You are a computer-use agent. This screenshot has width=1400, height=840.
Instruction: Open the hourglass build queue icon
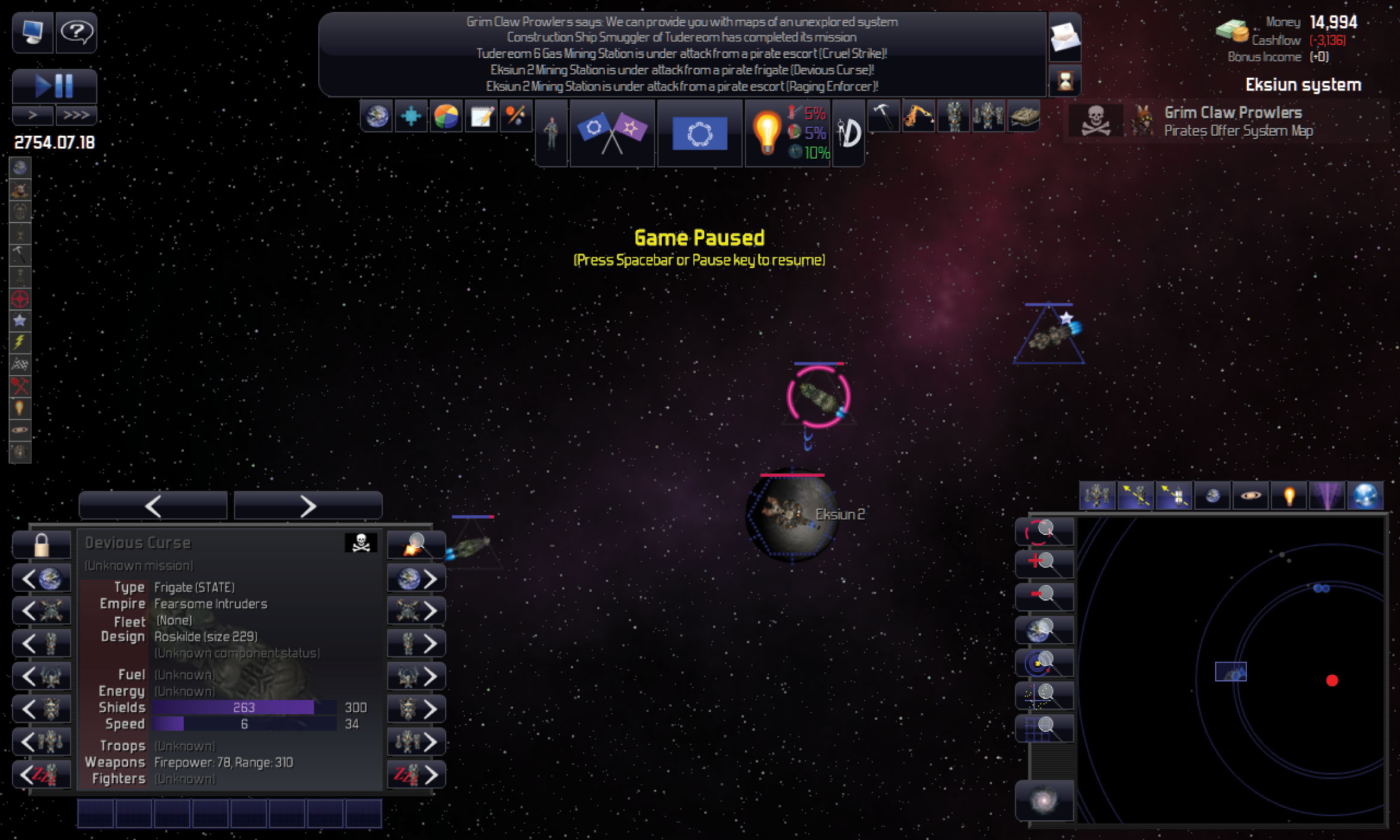click(1065, 81)
